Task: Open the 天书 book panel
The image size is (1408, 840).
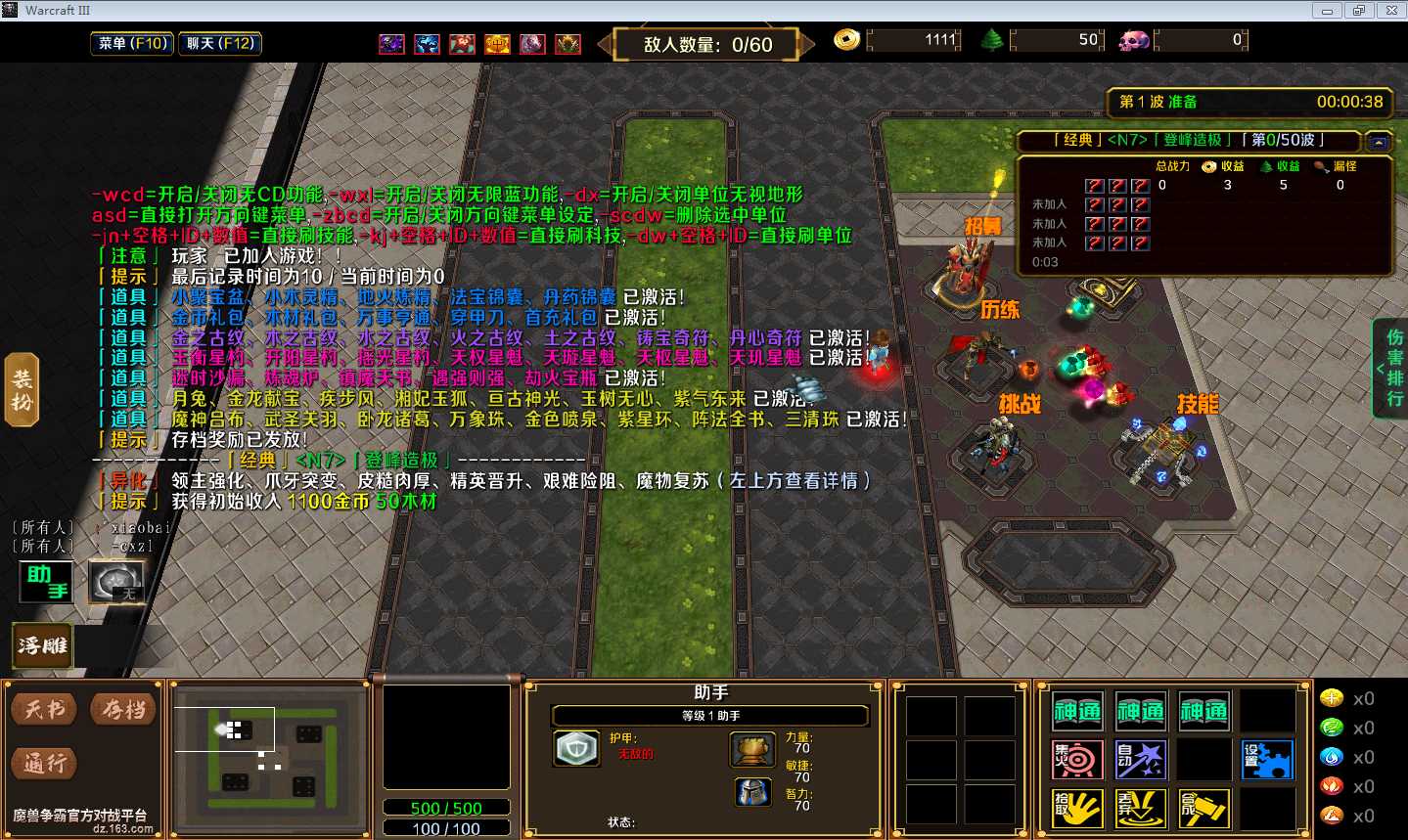Action: tap(44, 709)
